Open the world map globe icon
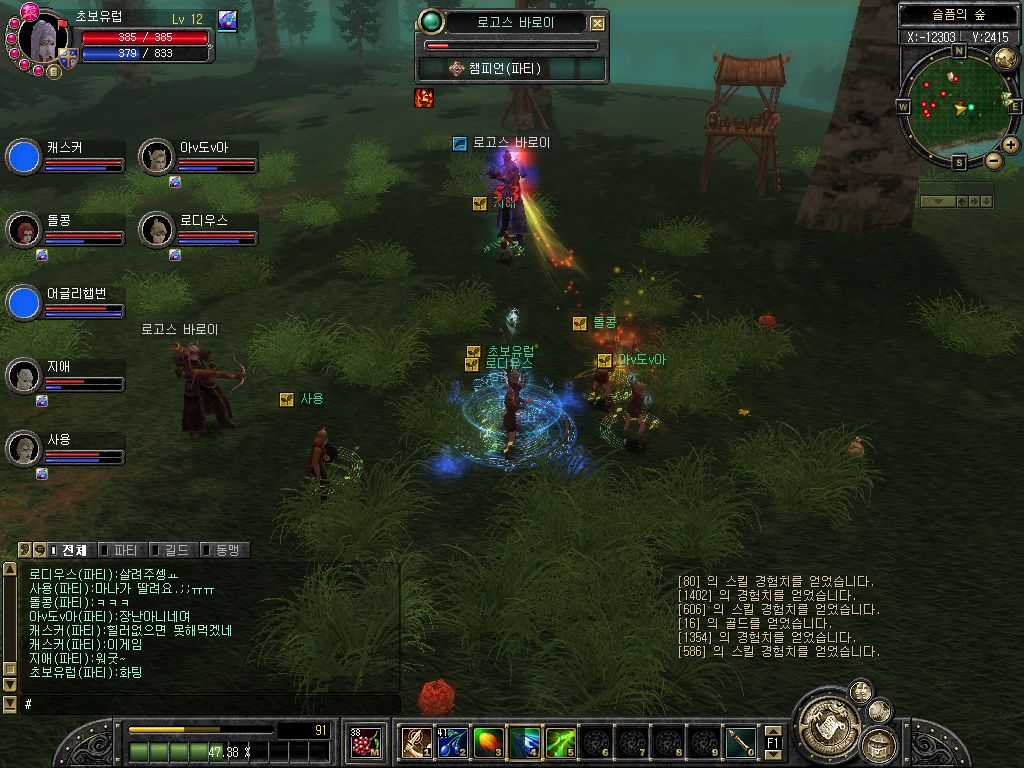 pos(1005,59)
